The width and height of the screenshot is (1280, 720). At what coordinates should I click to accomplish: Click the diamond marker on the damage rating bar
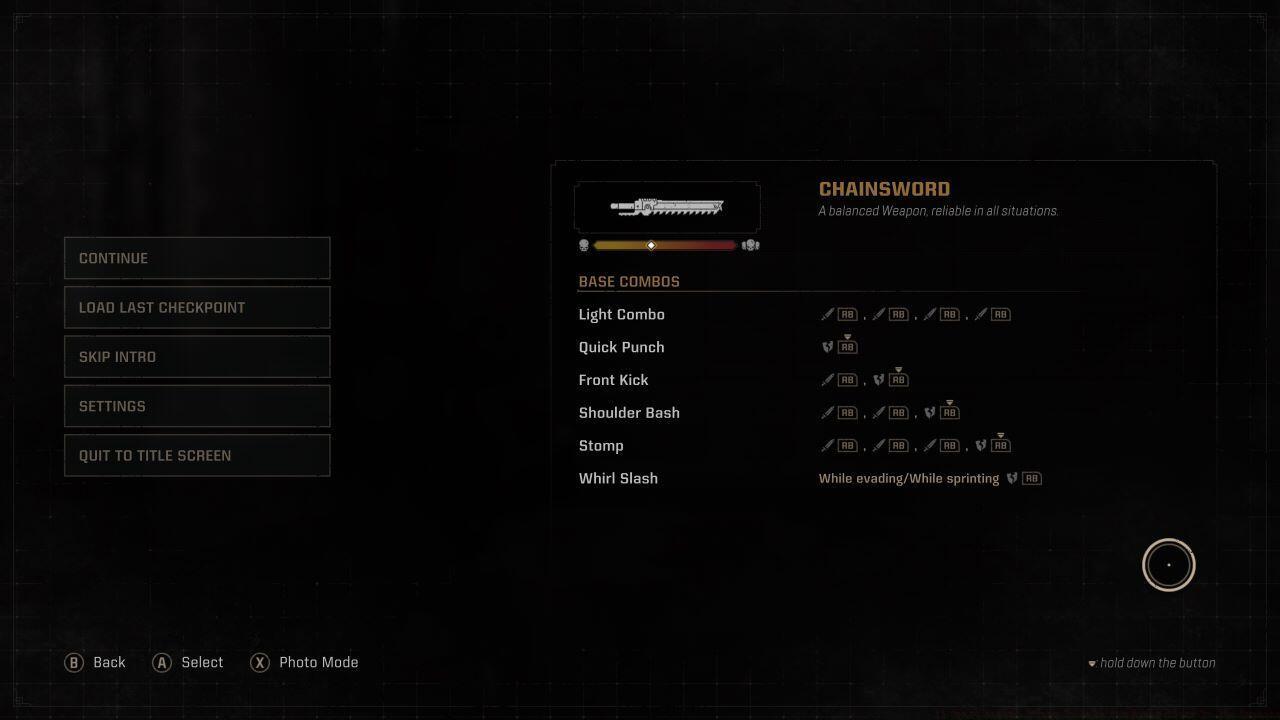[650, 245]
